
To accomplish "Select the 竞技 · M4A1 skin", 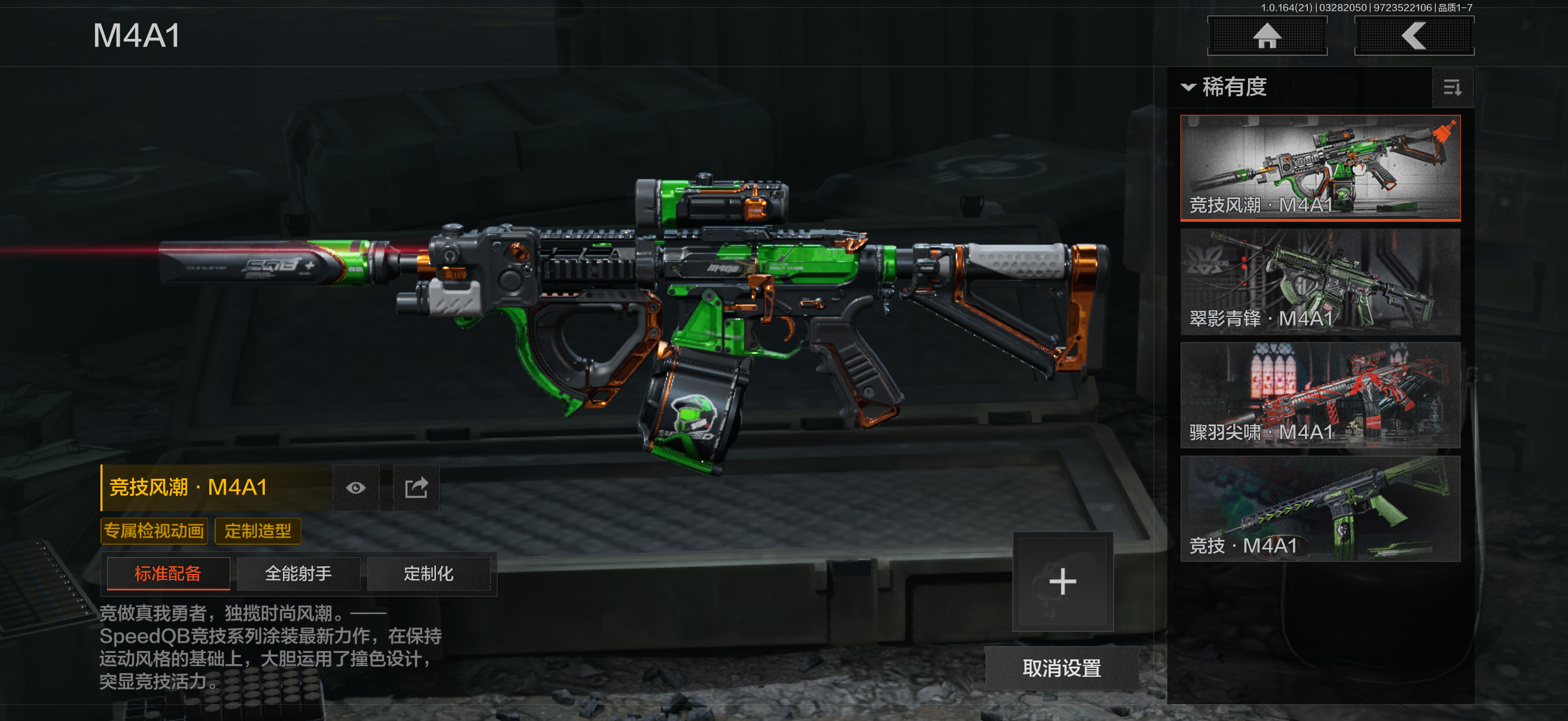I will (x=1320, y=509).
